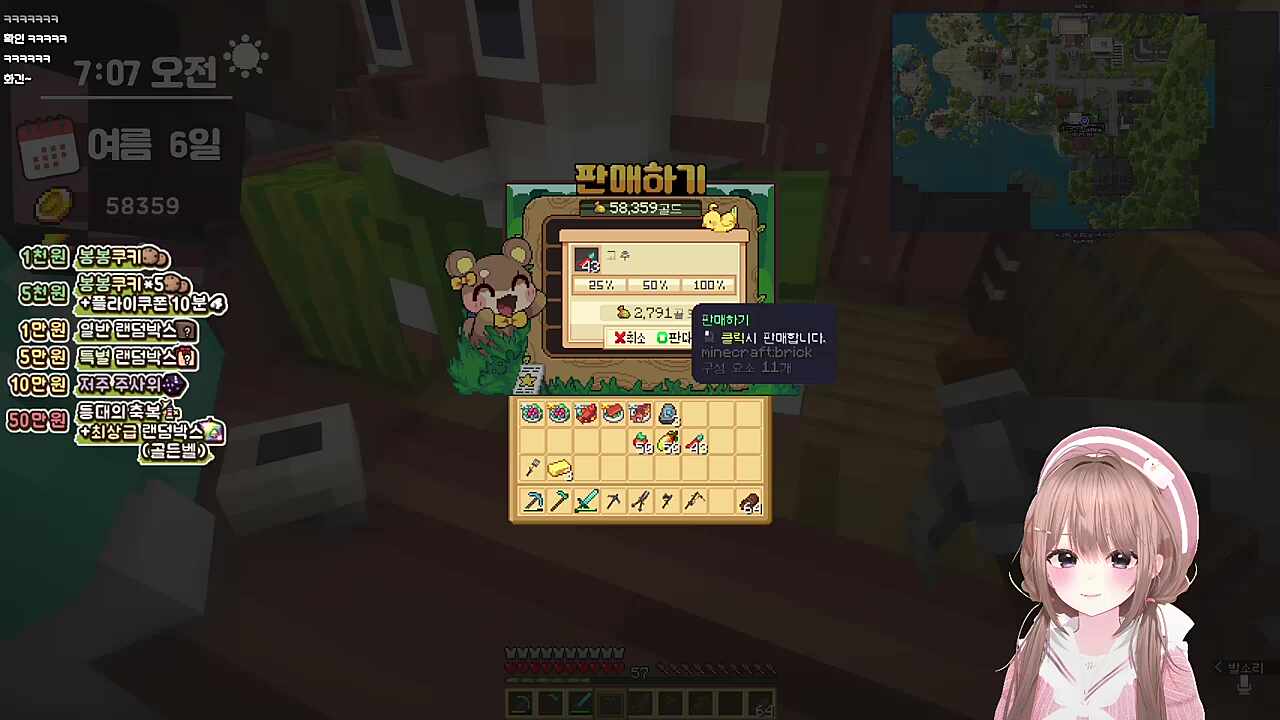Select the 50% sell quantity option
The height and width of the screenshot is (720, 1280).
coord(653,285)
